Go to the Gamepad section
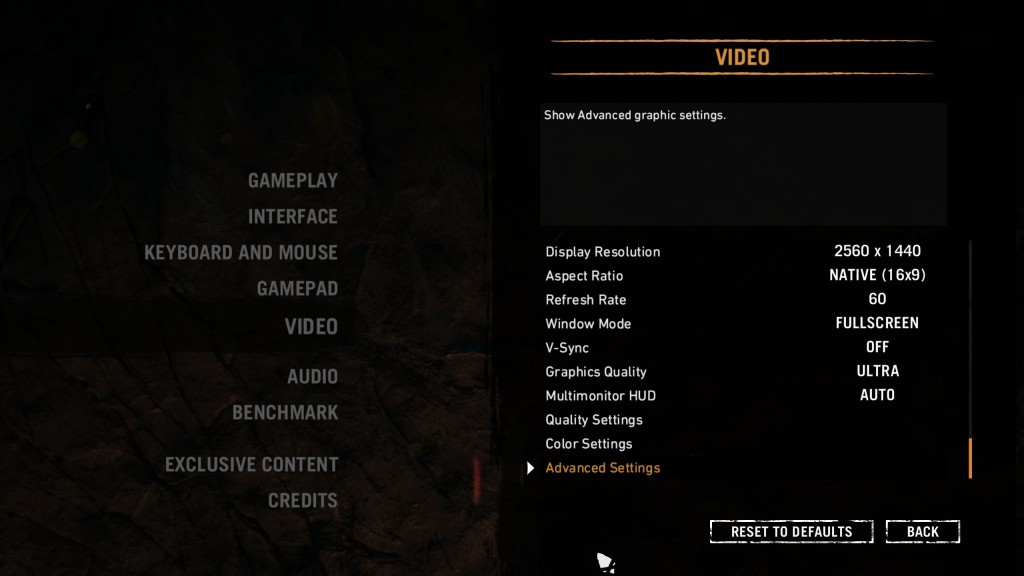This screenshot has width=1024, height=576. coord(297,289)
